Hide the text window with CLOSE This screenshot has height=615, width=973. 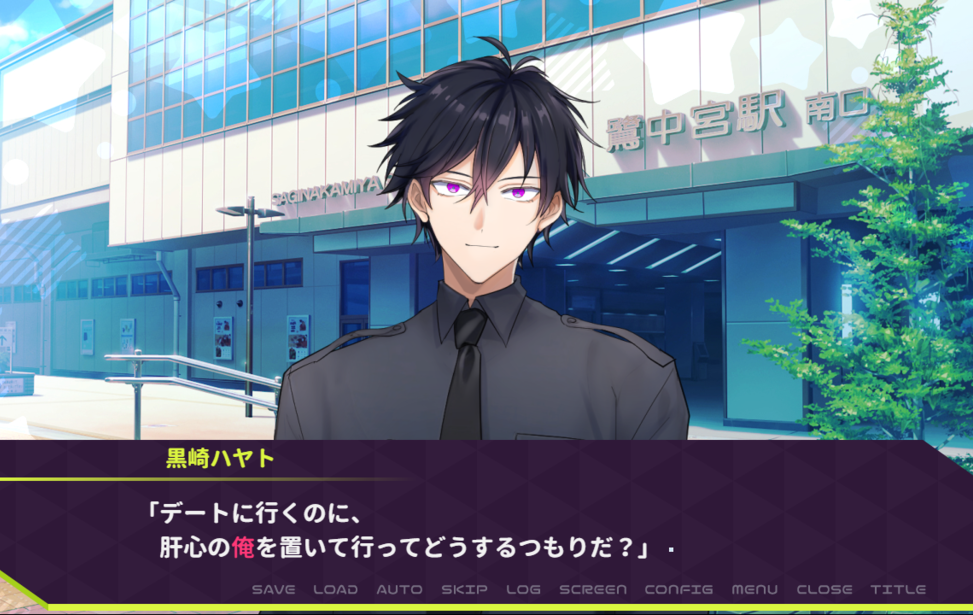pos(824,589)
